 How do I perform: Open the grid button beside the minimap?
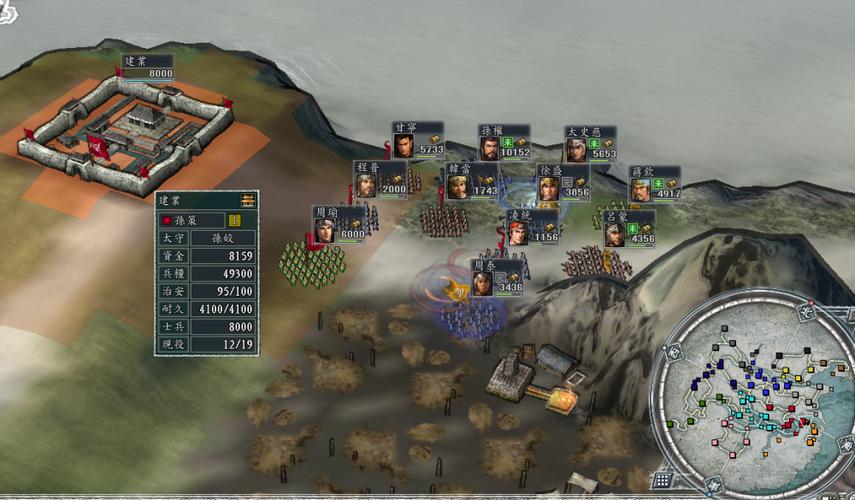661,480
